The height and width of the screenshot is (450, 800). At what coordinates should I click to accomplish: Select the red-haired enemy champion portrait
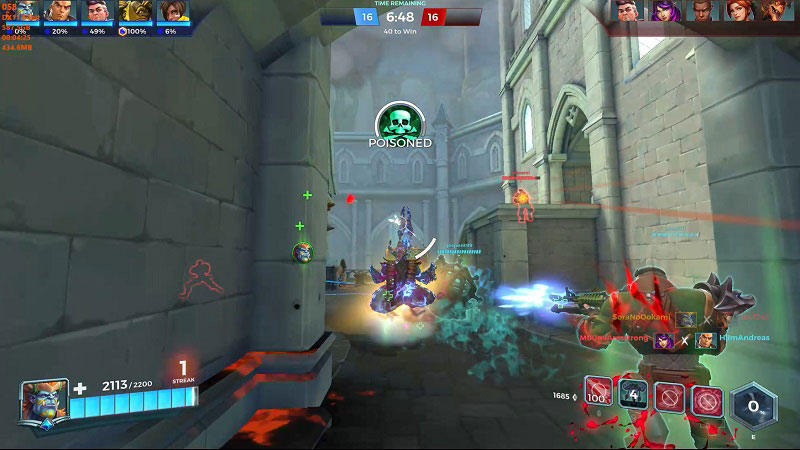(738, 11)
